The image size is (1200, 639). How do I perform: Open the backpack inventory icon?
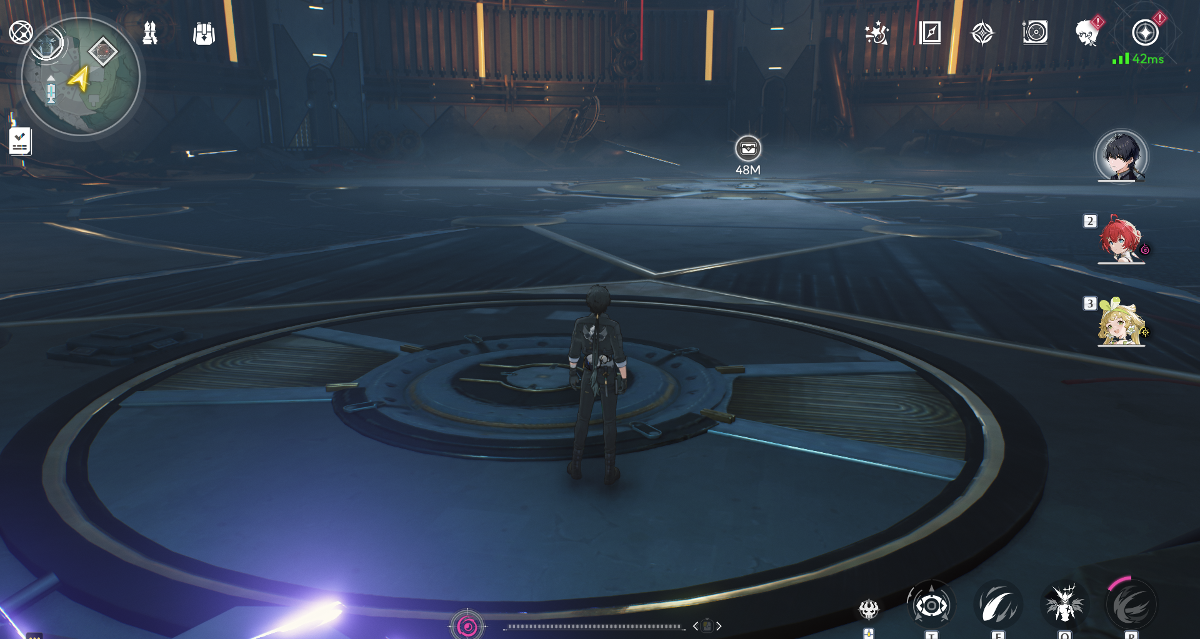(203, 33)
